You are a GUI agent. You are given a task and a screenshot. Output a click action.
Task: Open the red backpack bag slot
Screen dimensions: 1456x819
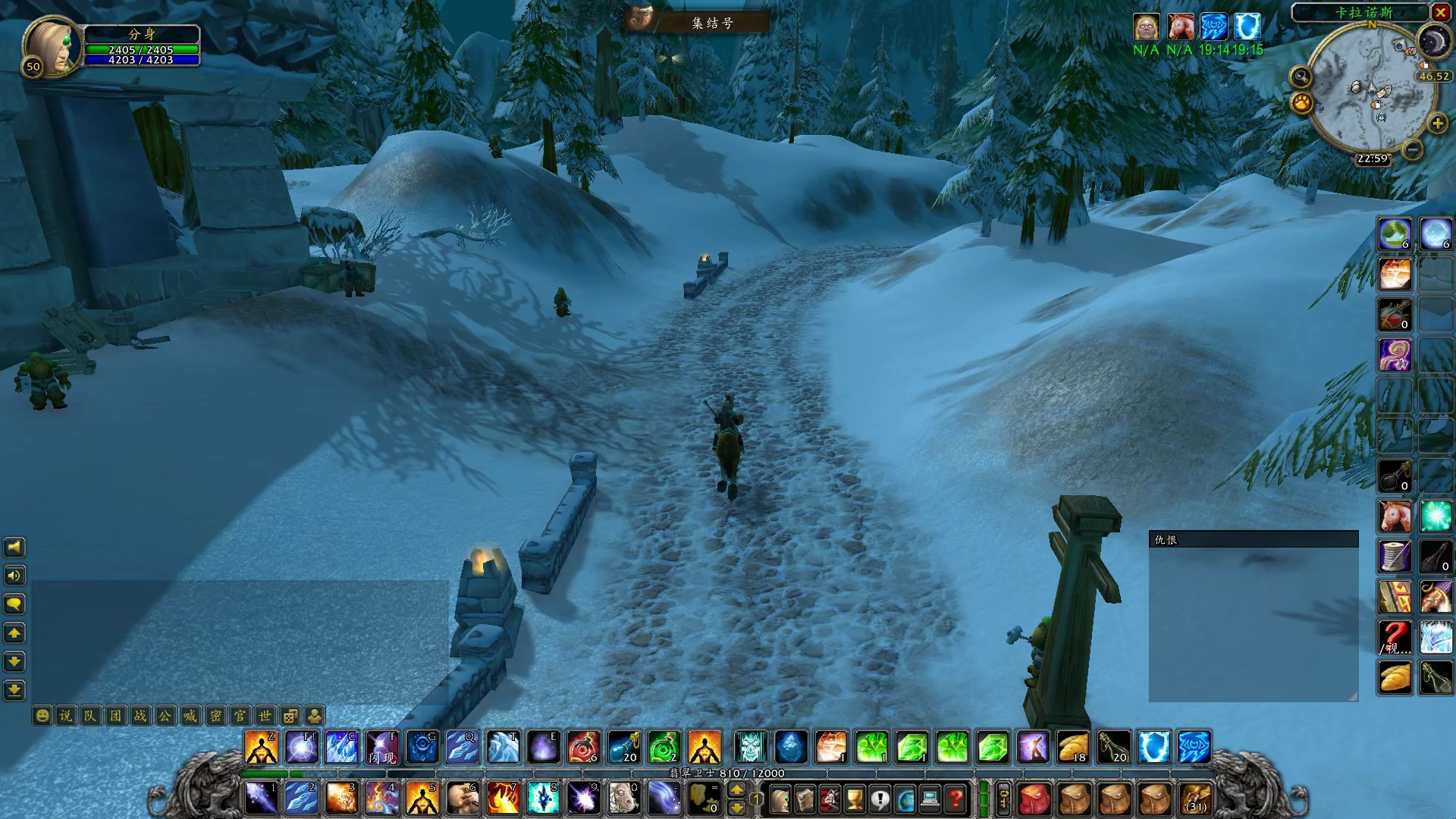(1034, 799)
